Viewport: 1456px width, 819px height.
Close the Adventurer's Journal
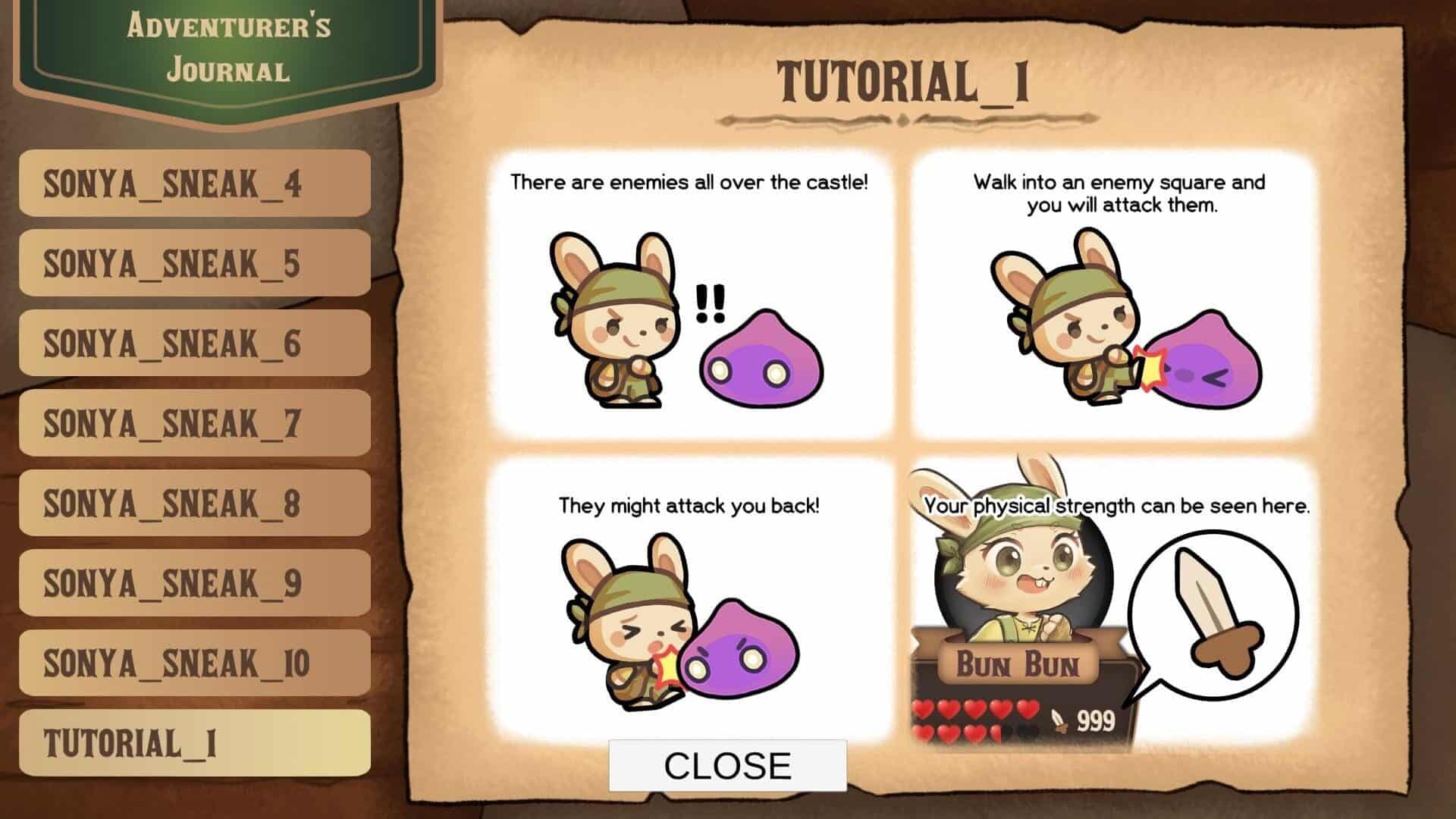(x=727, y=766)
